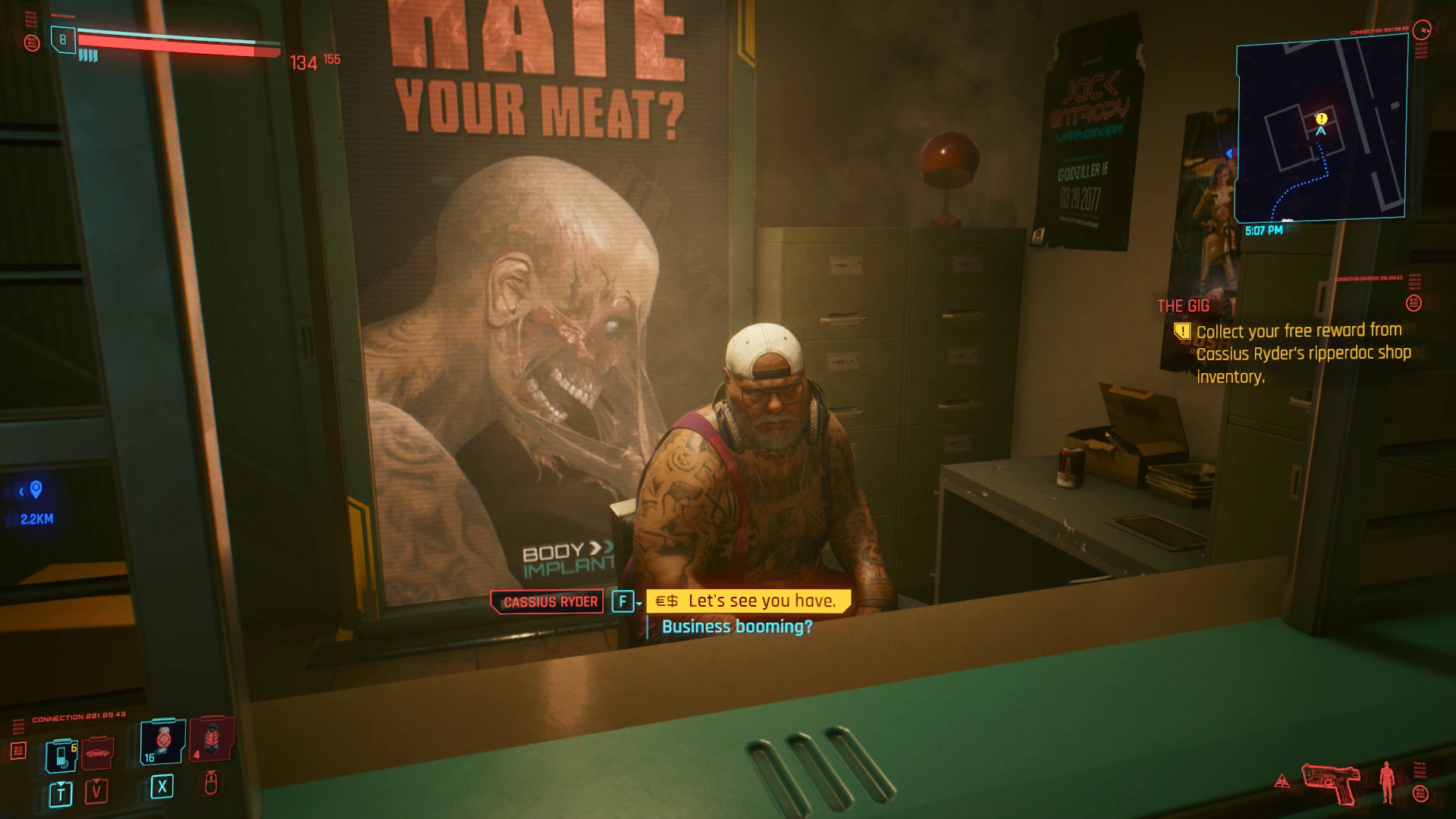Select the grenade slot with count 4

tap(211, 739)
